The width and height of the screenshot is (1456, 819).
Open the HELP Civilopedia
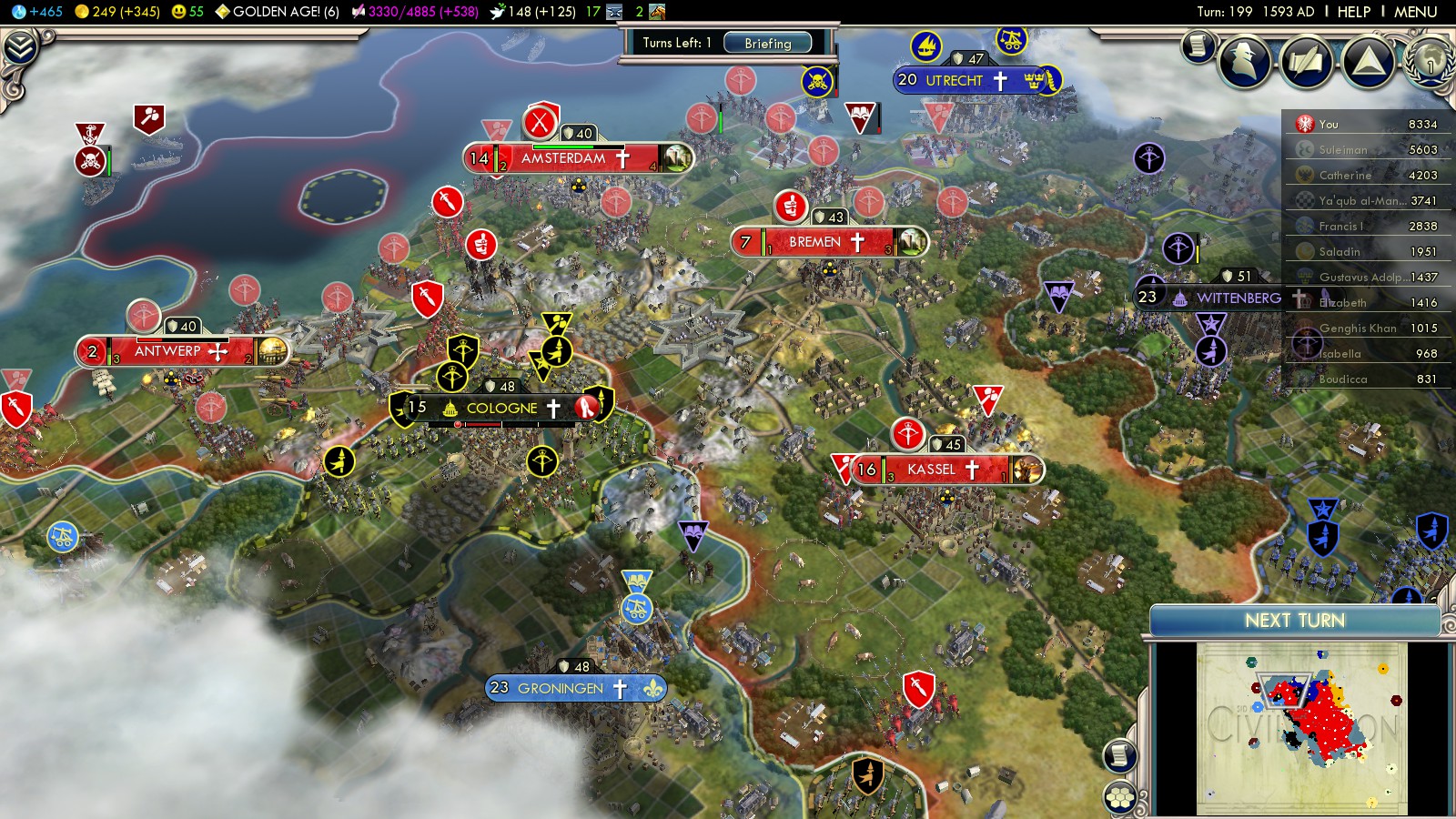point(1353,12)
